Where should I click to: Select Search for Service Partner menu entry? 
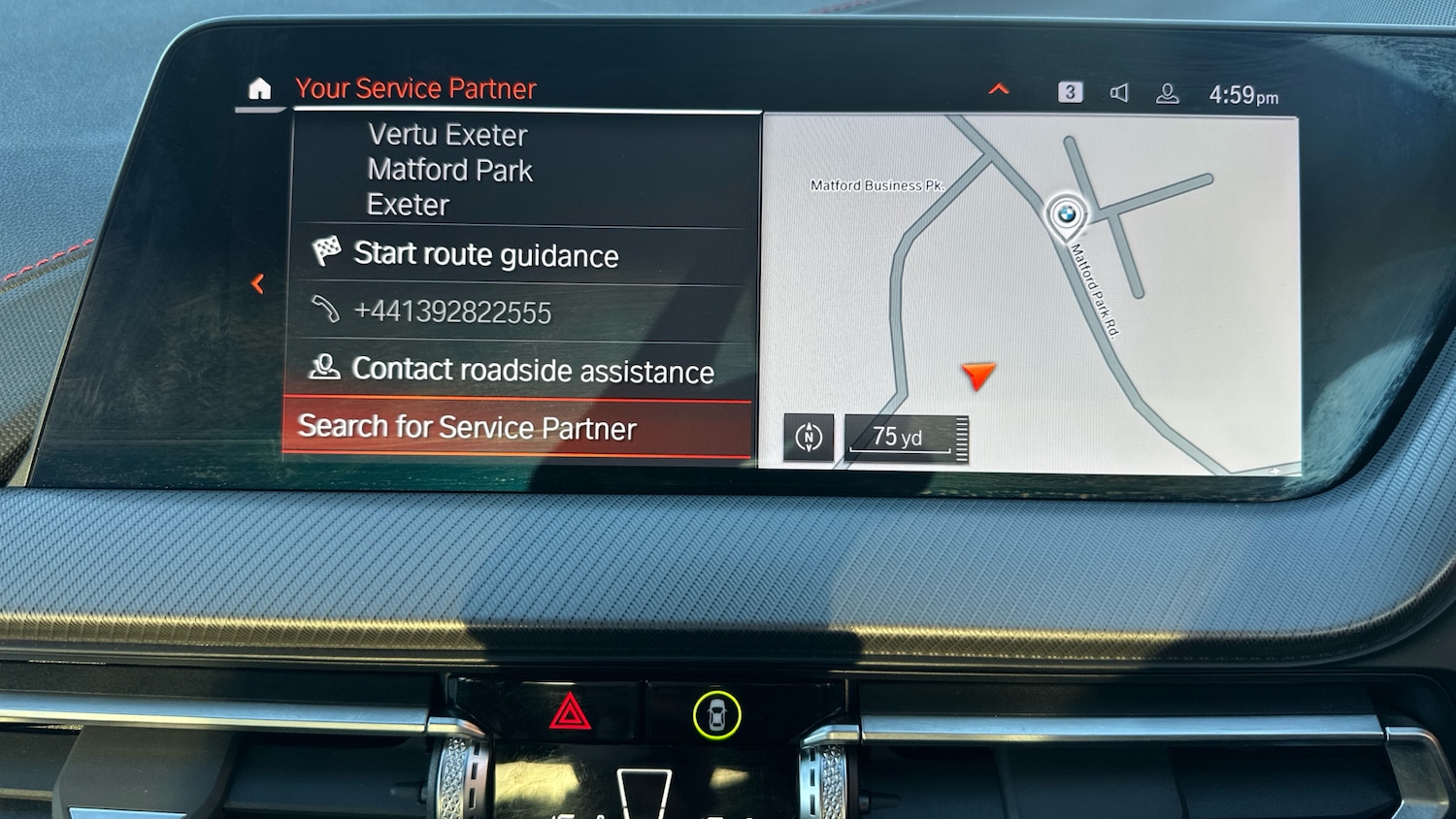[x=469, y=427]
